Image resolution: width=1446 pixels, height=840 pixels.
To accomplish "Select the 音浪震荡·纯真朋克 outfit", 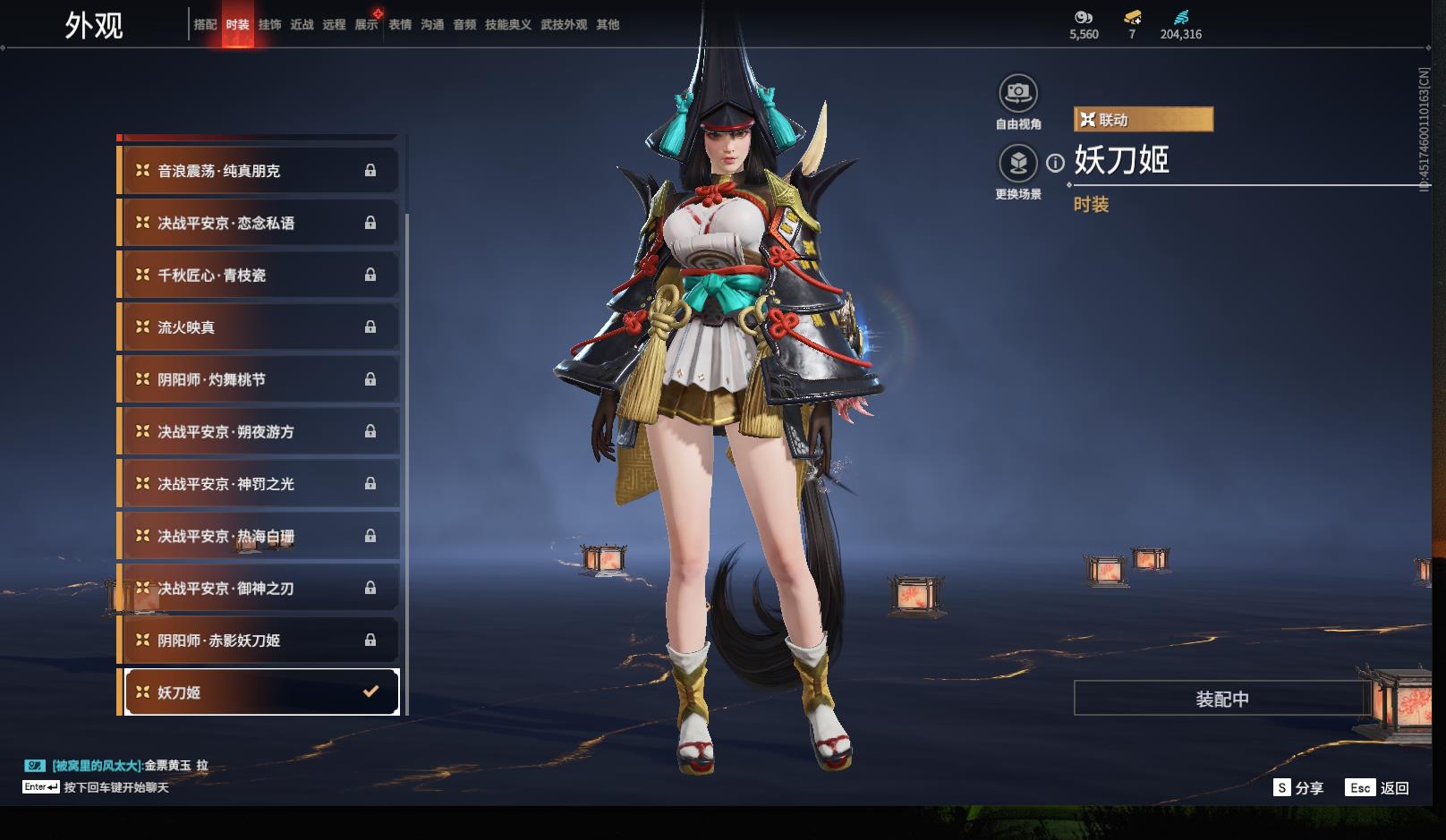I will pos(258,171).
